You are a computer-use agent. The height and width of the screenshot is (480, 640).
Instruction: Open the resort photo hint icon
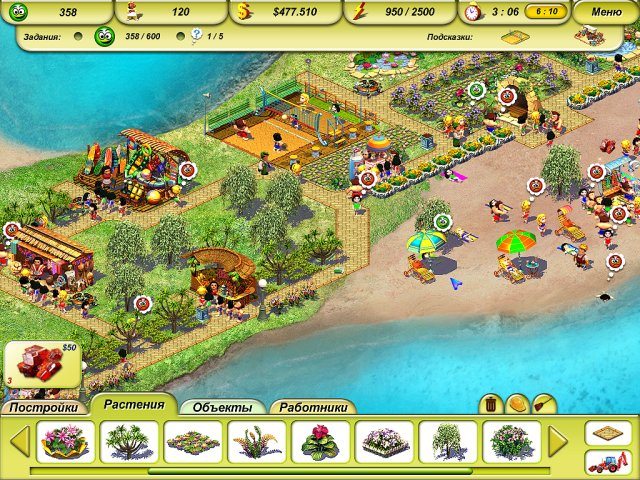[x=591, y=36]
